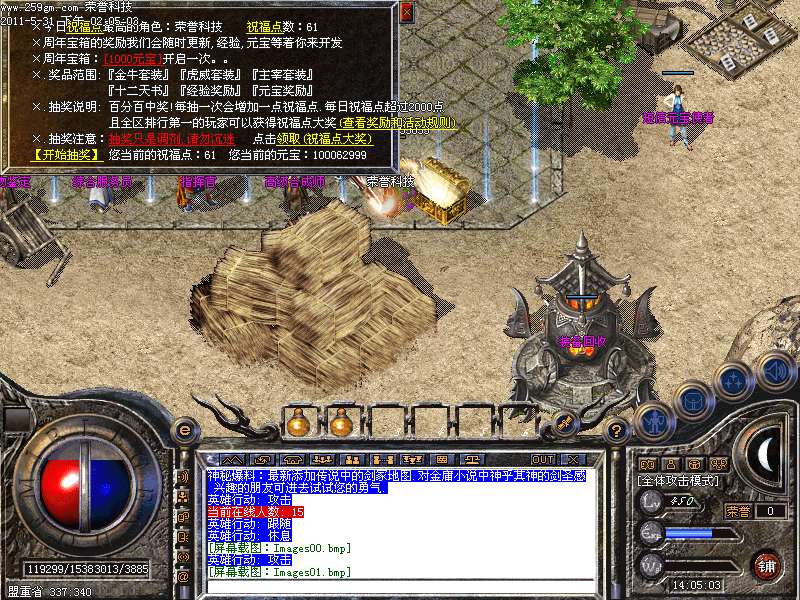This screenshot has width=800, height=600.
Task: Use the first gourd potion in the belt
Action: tap(297, 424)
